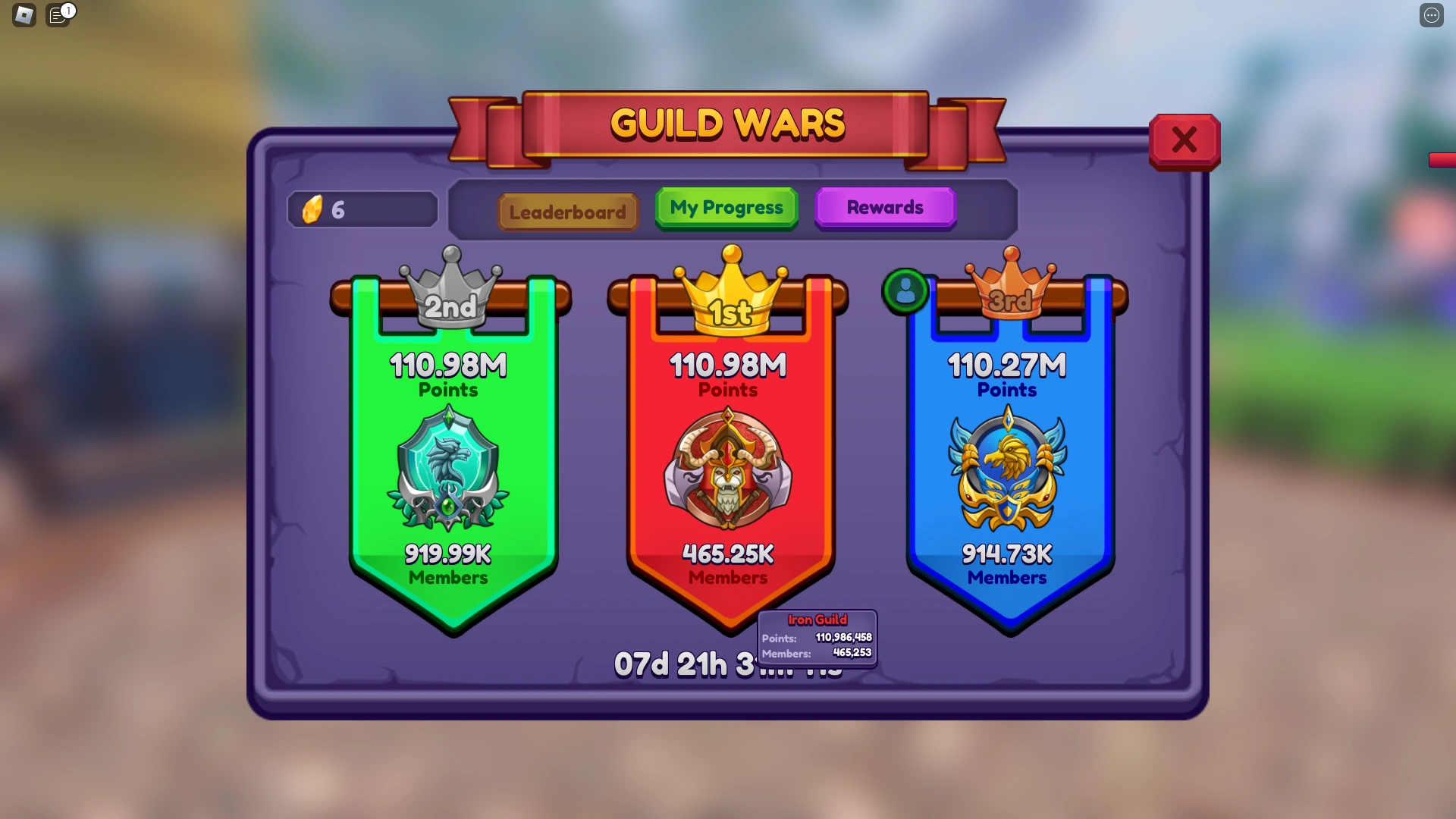Switch to the Leaderboard tab
Image resolution: width=1456 pixels, height=819 pixels.
point(567,212)
